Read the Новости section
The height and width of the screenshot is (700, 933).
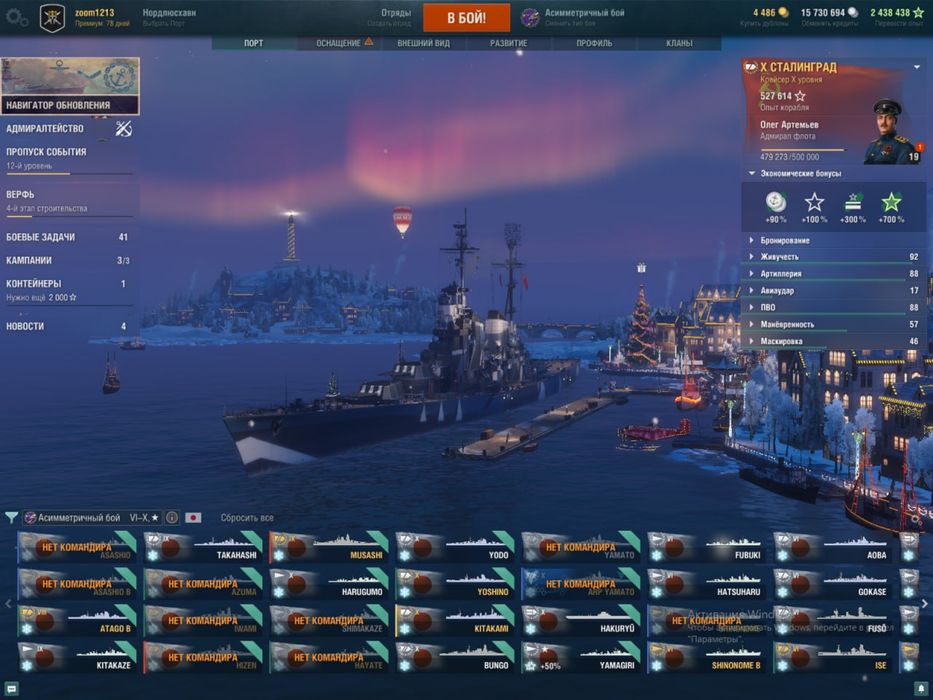click(x=25, y=326)
